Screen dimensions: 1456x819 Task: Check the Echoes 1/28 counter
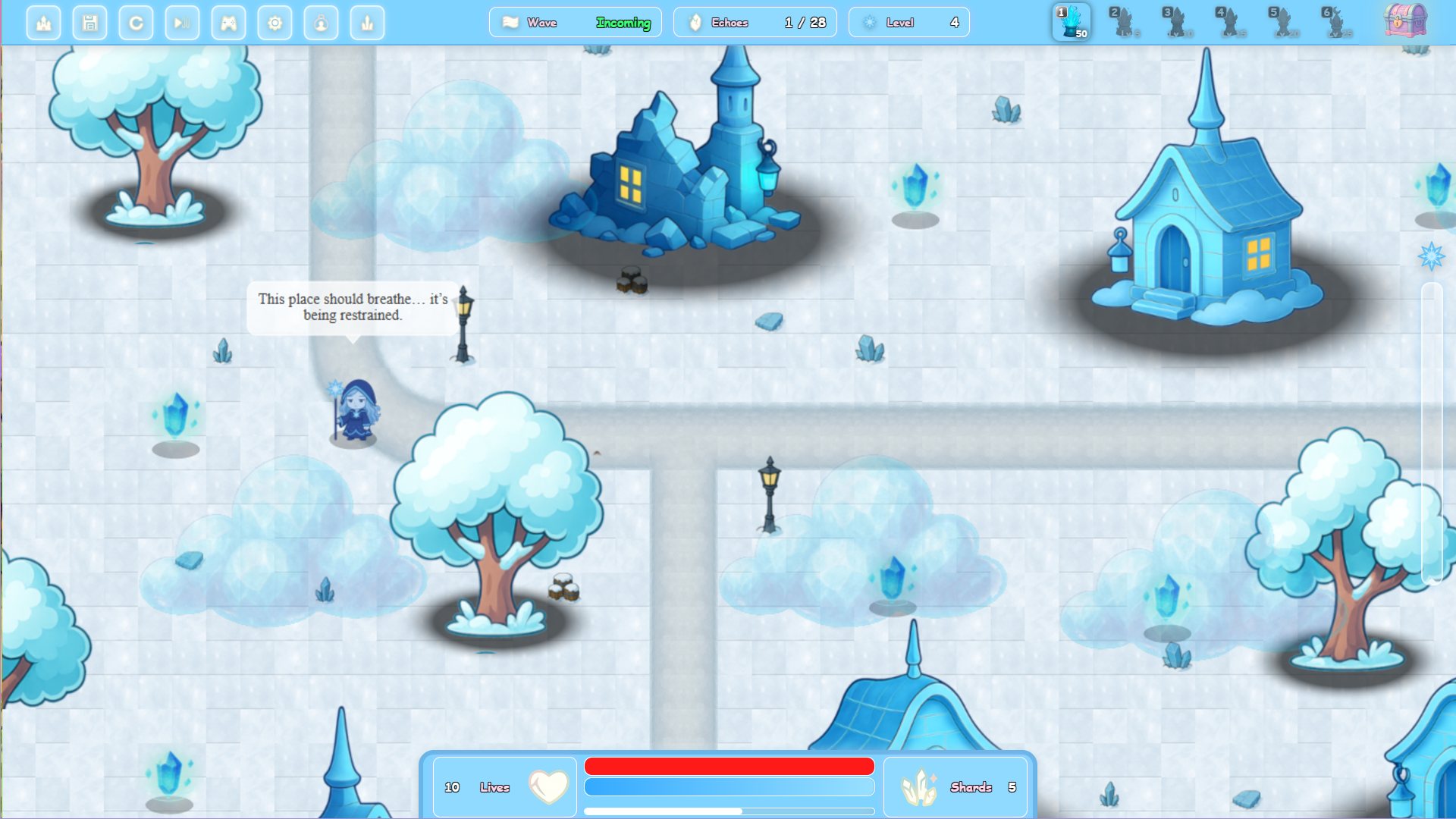pos(755,22)
